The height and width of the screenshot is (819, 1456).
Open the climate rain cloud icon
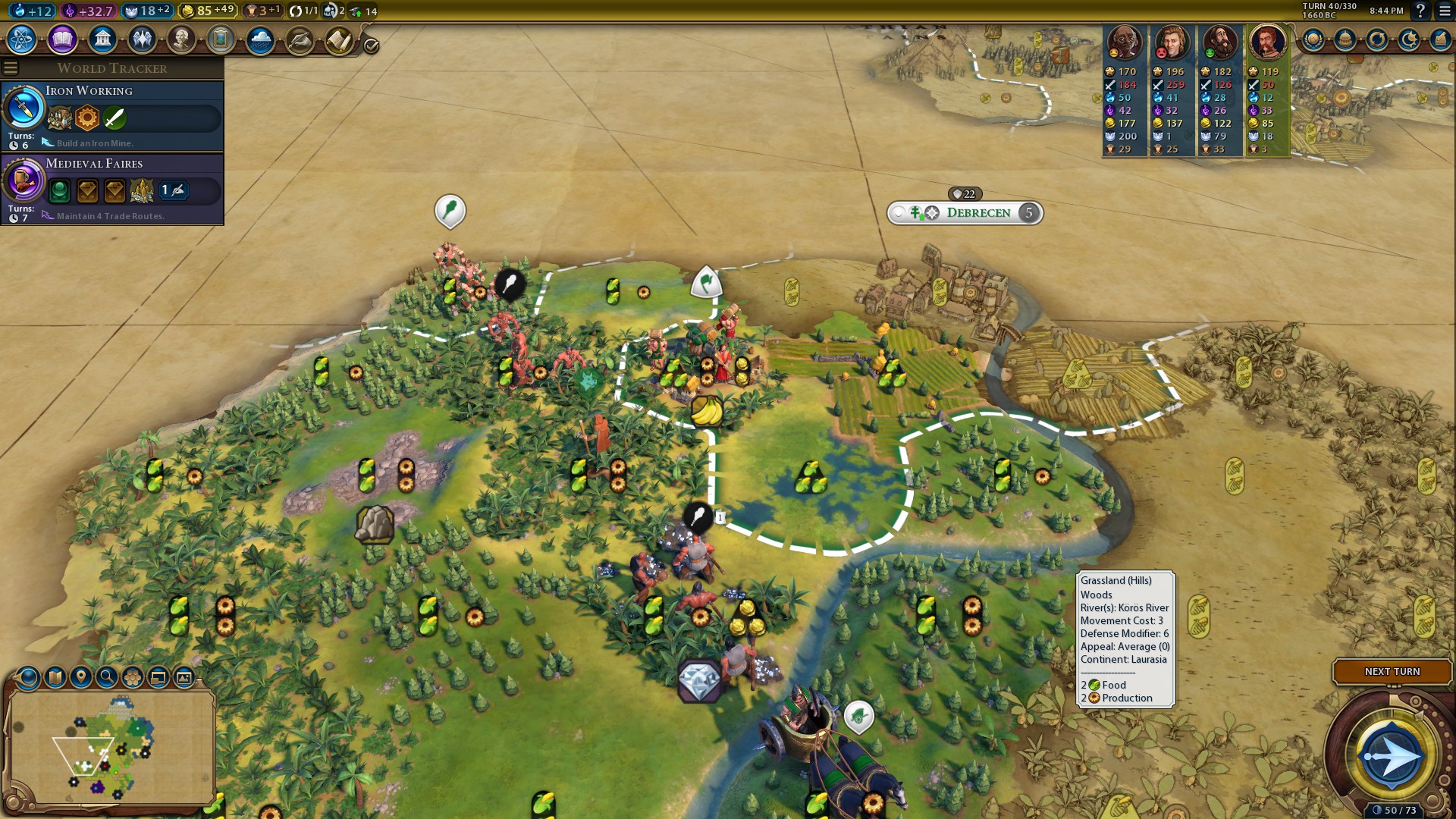pyautogui.click(x=260, y=39)
